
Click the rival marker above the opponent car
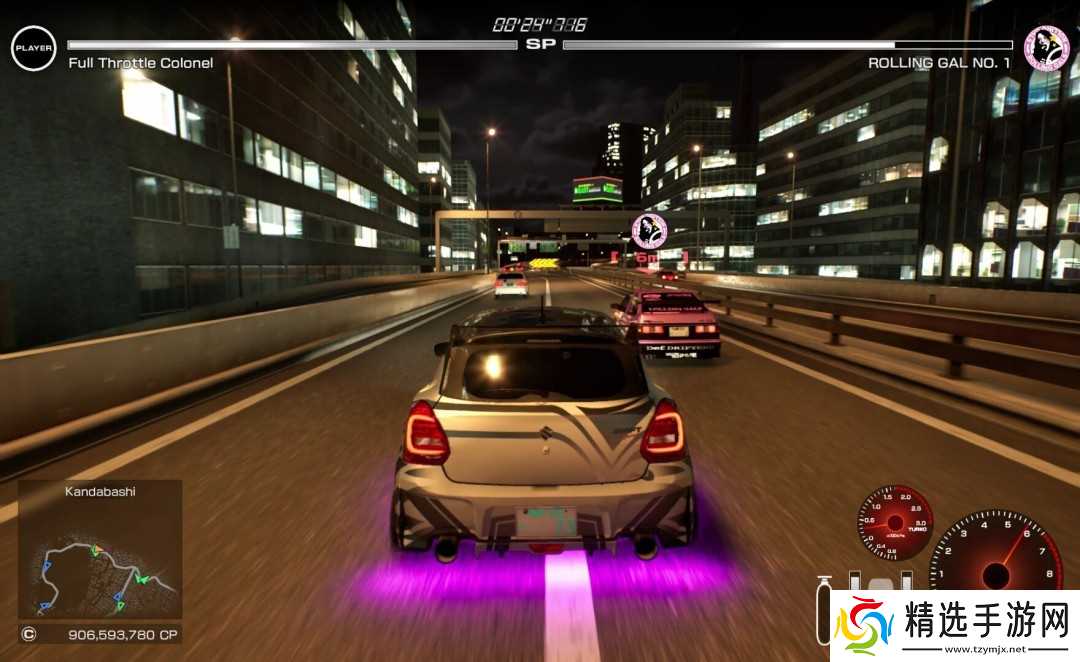649,231
